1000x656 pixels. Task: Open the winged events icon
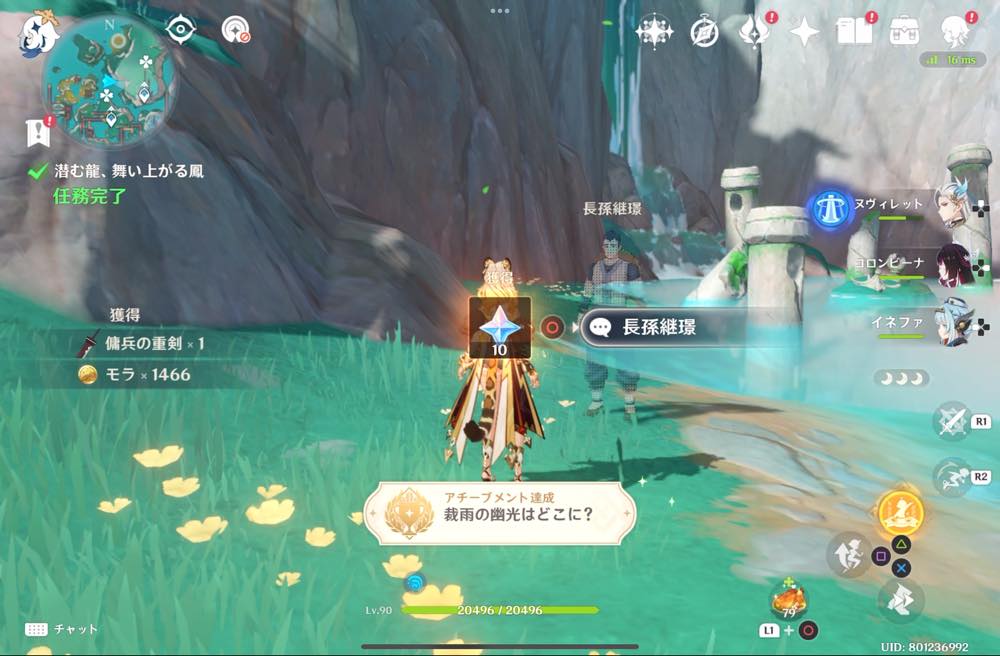coord(752,33)
